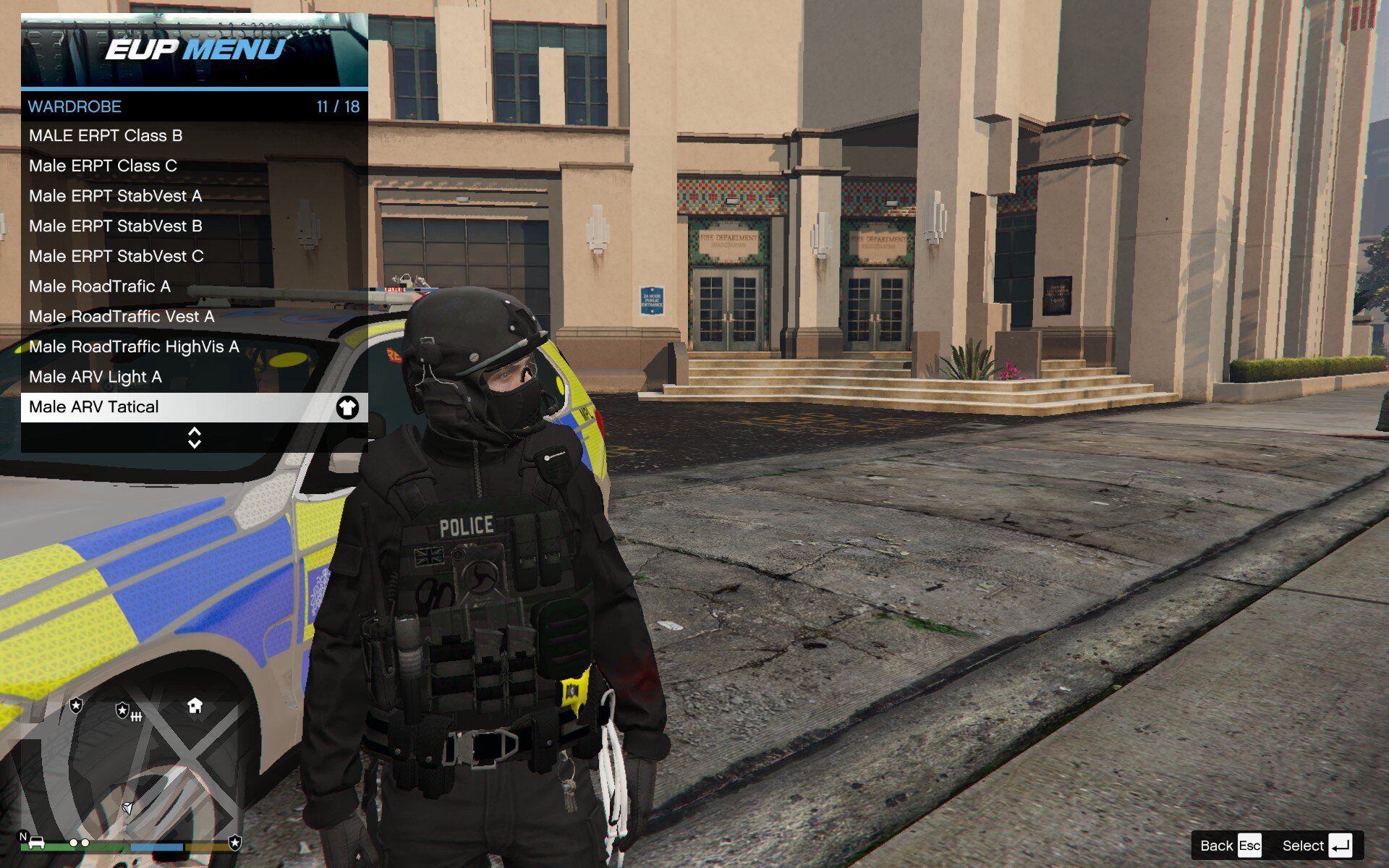Click the Select button
The width and height of the screenshot is (1389, 868).
(1316, 846)
